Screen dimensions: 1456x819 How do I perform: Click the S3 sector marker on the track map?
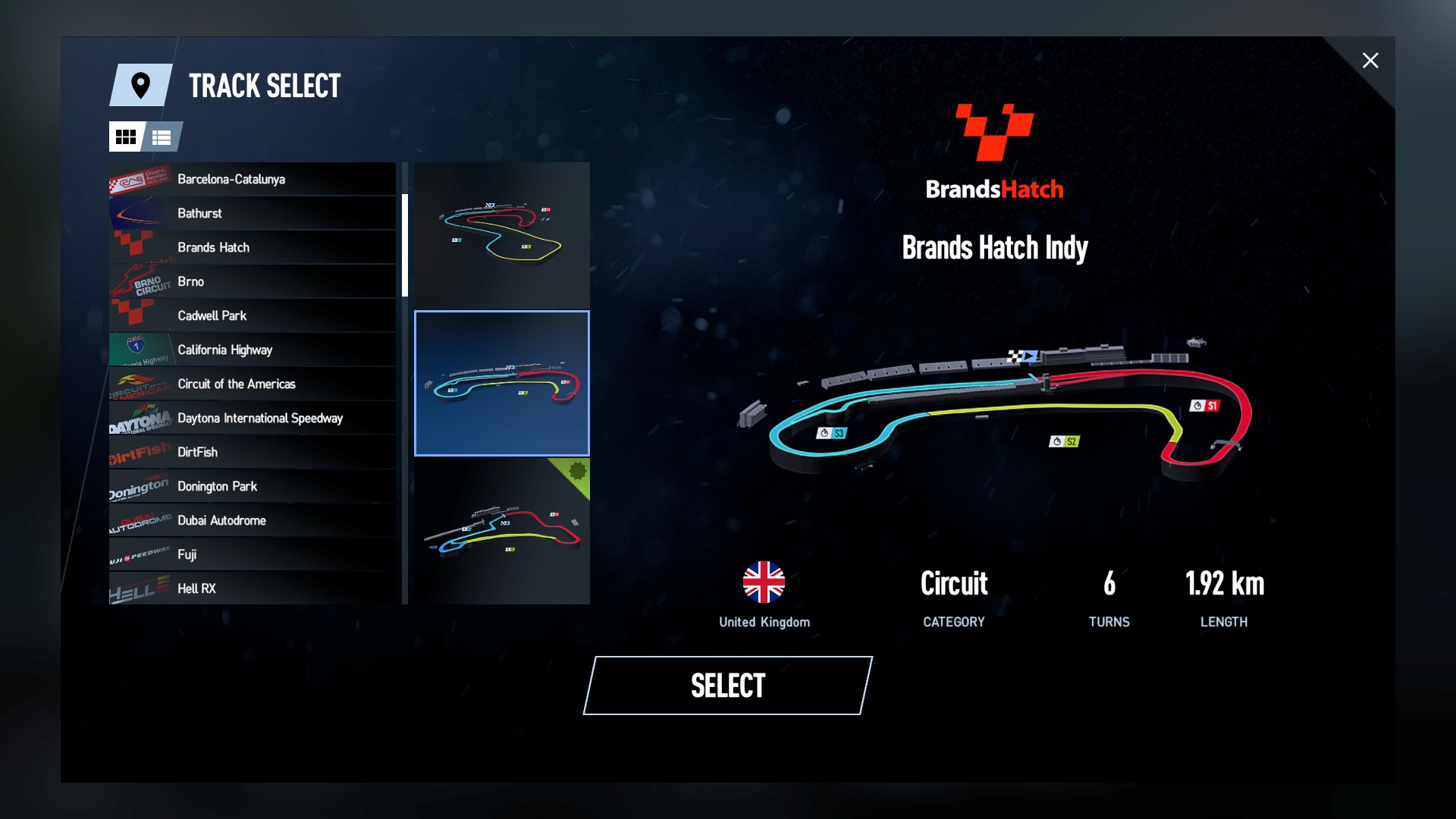833,434
